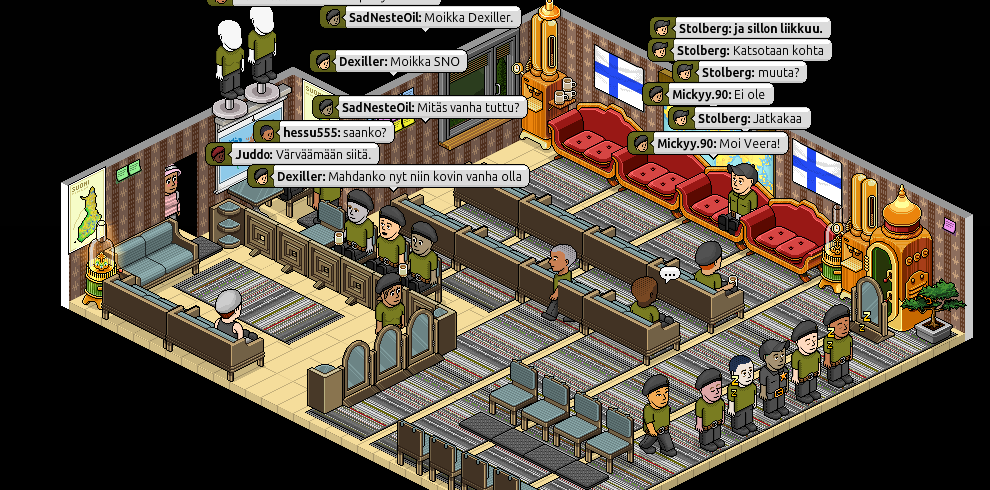Viewport: 990px width, 490px height.
Task: Click SadNesteOil's "Moikka Dexiller." chat bubble
Action: point(420,17)
